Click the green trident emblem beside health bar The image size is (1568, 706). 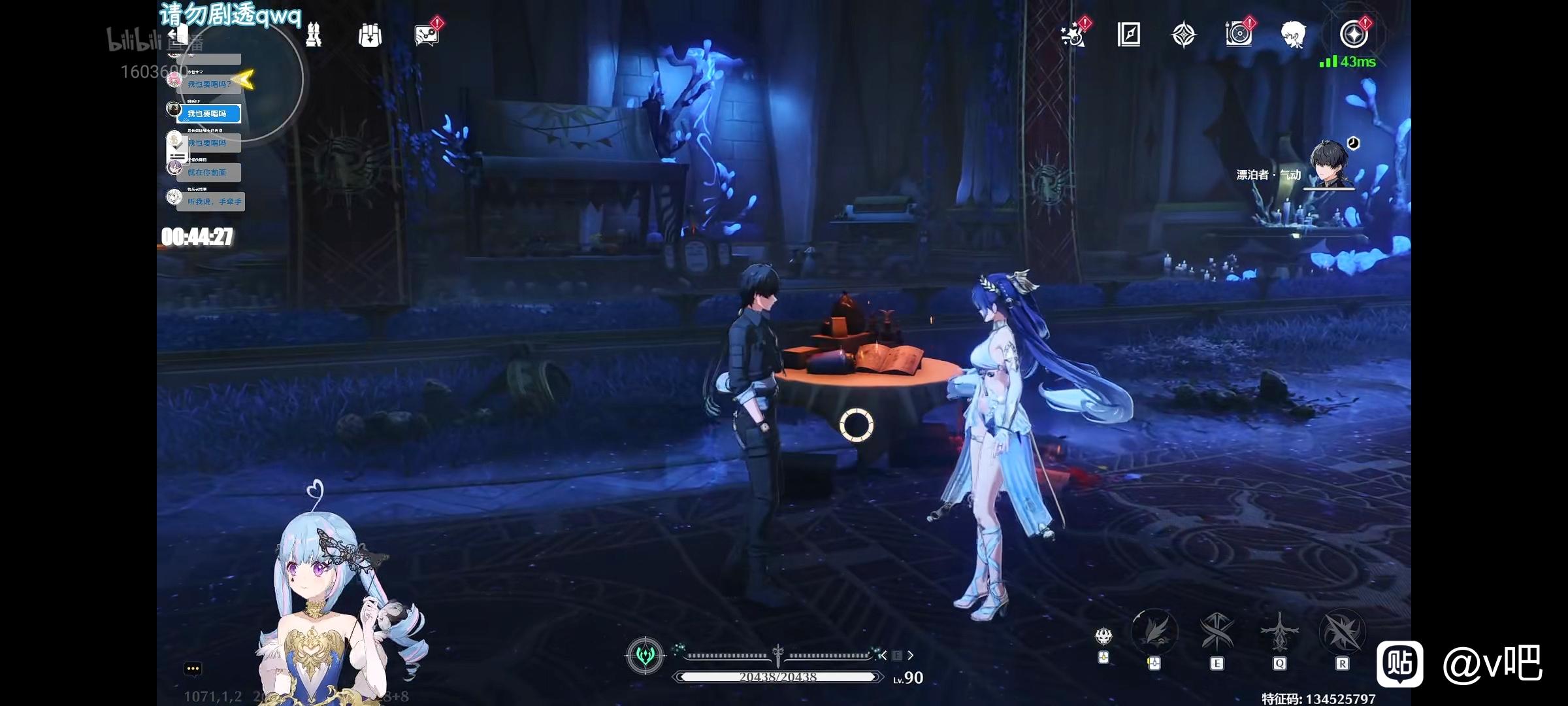[645, 655]
